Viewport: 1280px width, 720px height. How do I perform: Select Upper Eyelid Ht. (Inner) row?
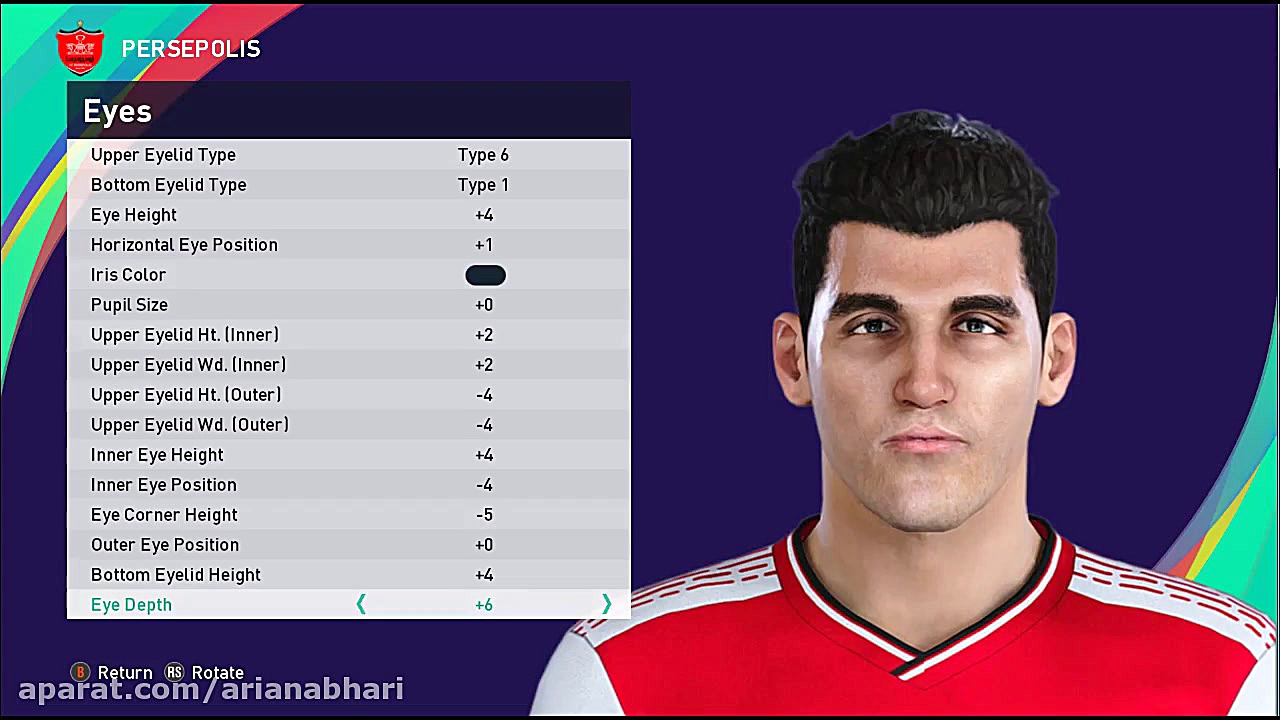(300, 335)
